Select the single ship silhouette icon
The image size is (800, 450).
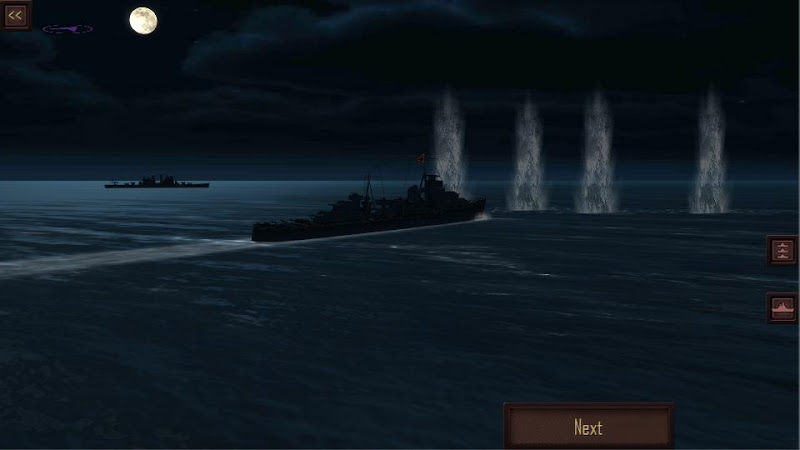click(x=782, y=308)
